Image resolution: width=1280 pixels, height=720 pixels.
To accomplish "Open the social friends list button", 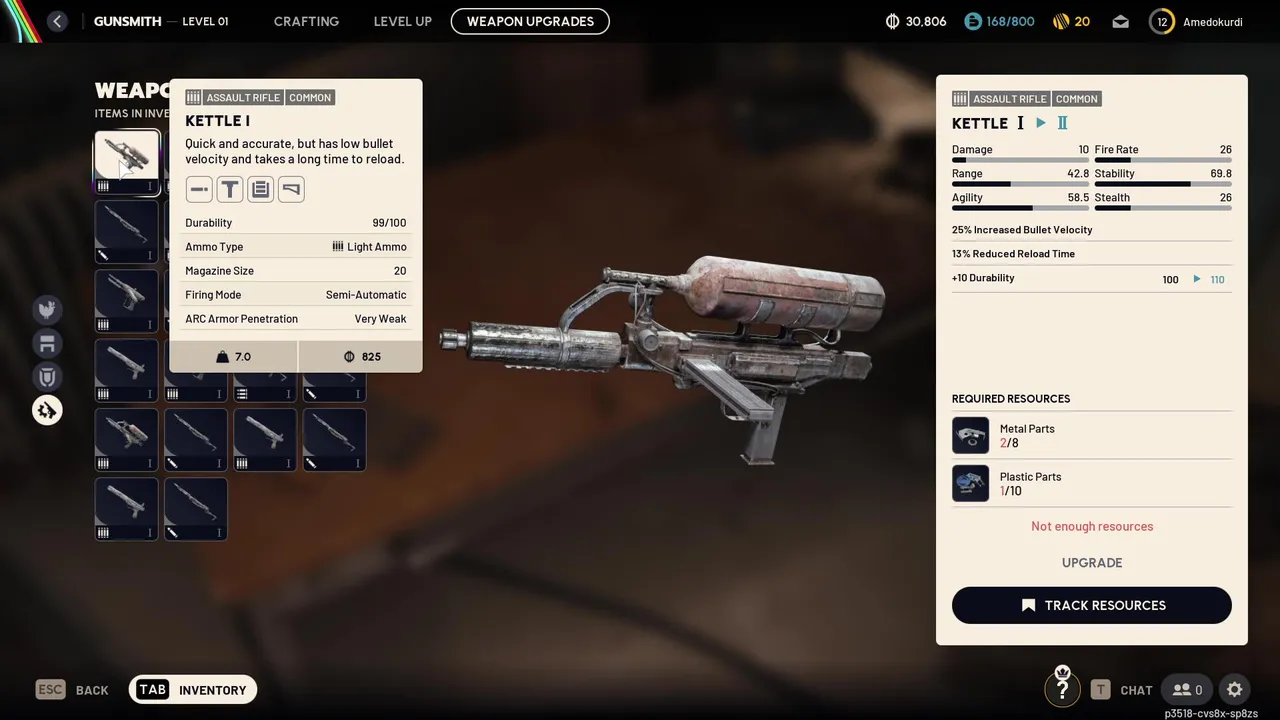I will coord(1187,690).
